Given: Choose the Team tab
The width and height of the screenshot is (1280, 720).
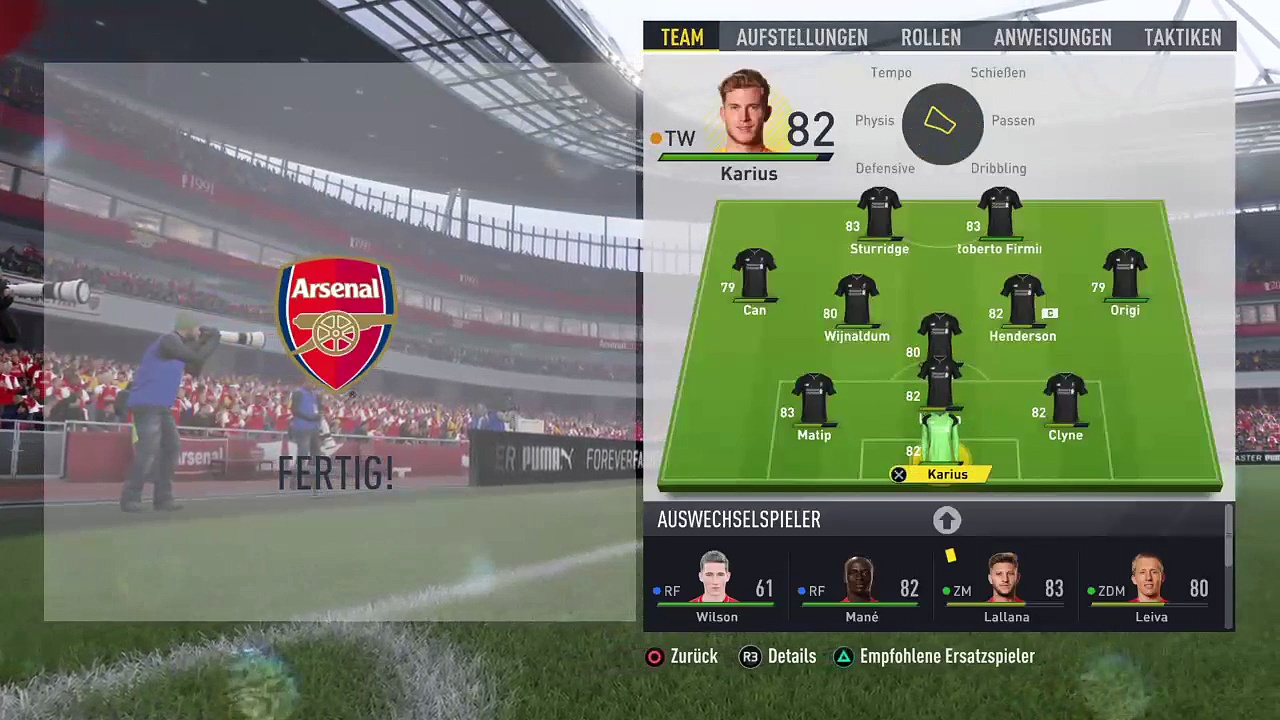Looking at the screenshot, I should (x=682, y=37).
